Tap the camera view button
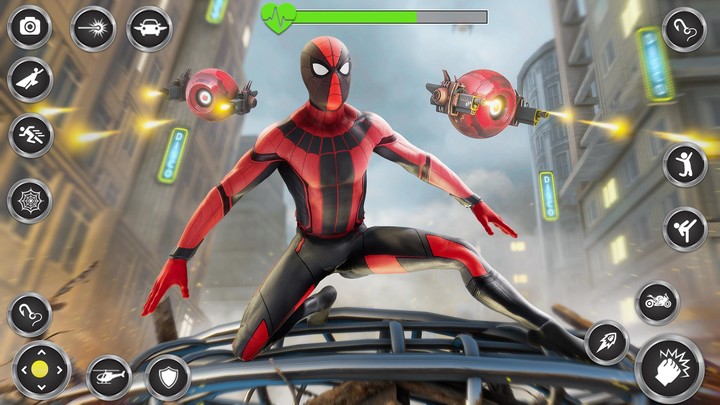Screen dimensions: 720x405 coord(29,27)
